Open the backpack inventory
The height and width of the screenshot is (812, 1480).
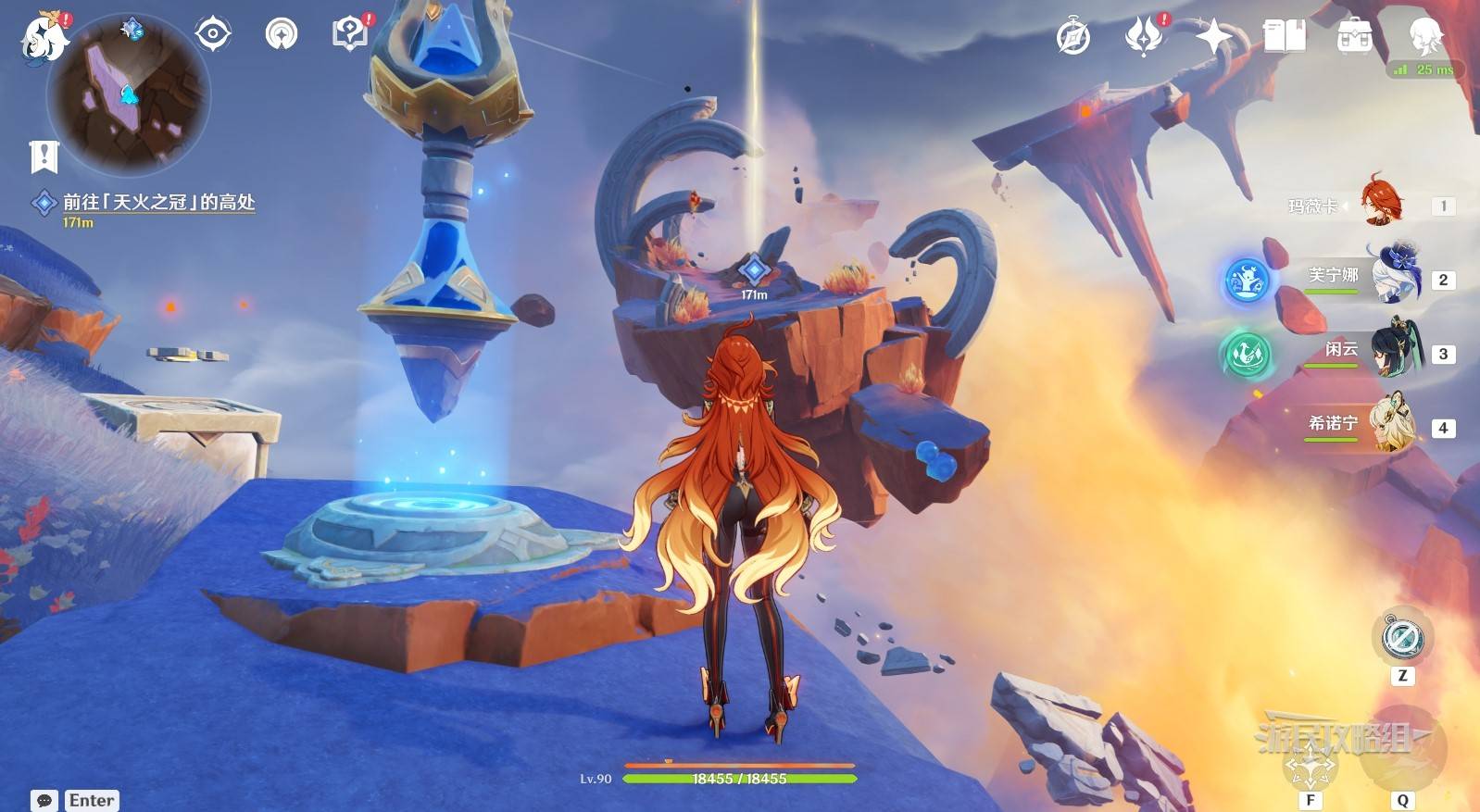1354,37
